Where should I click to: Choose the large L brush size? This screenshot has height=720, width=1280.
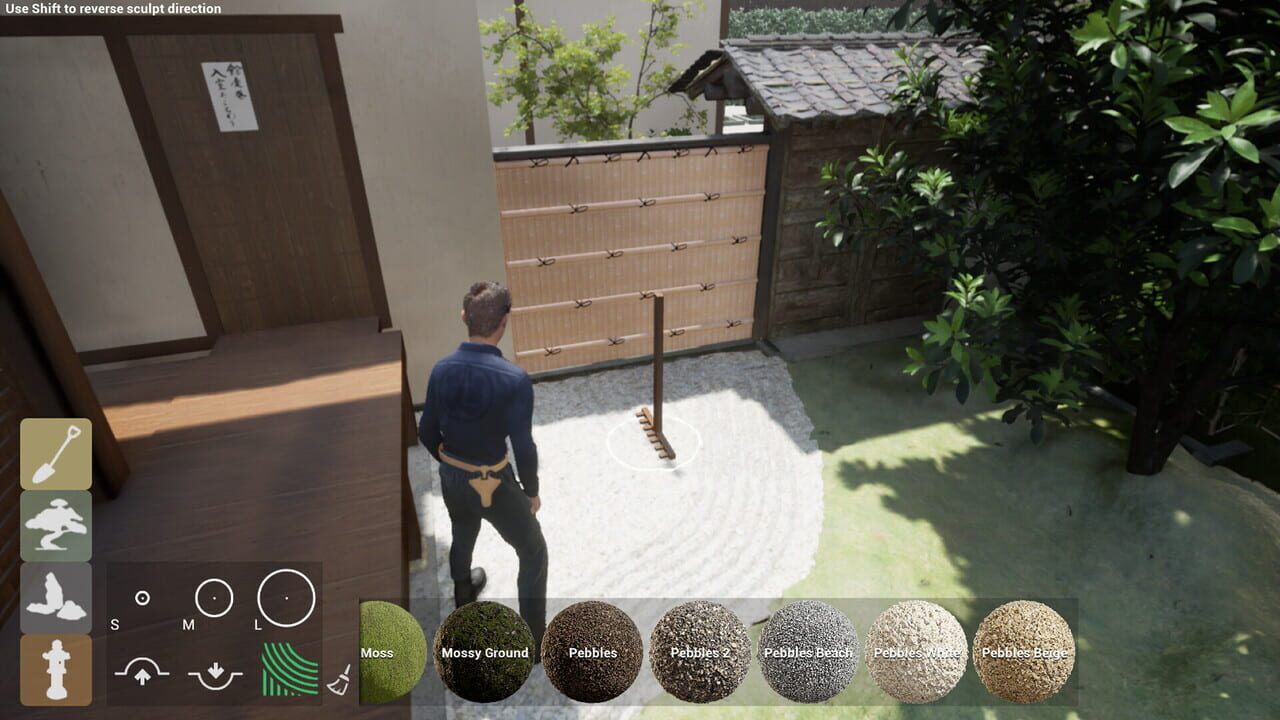tap(286, 597)
